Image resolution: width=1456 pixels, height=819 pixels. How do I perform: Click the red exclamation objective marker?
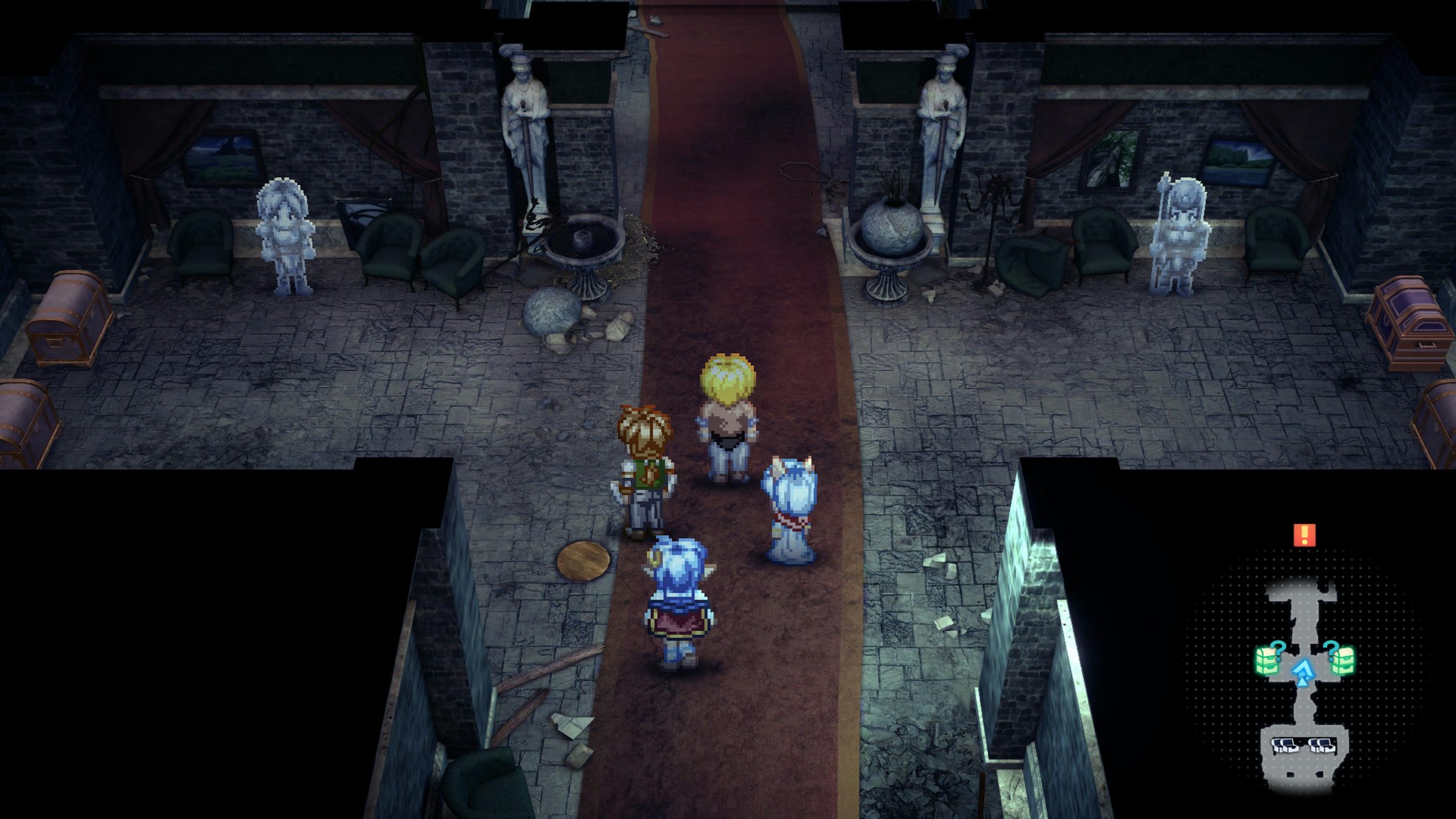[x=1304, y=535]
